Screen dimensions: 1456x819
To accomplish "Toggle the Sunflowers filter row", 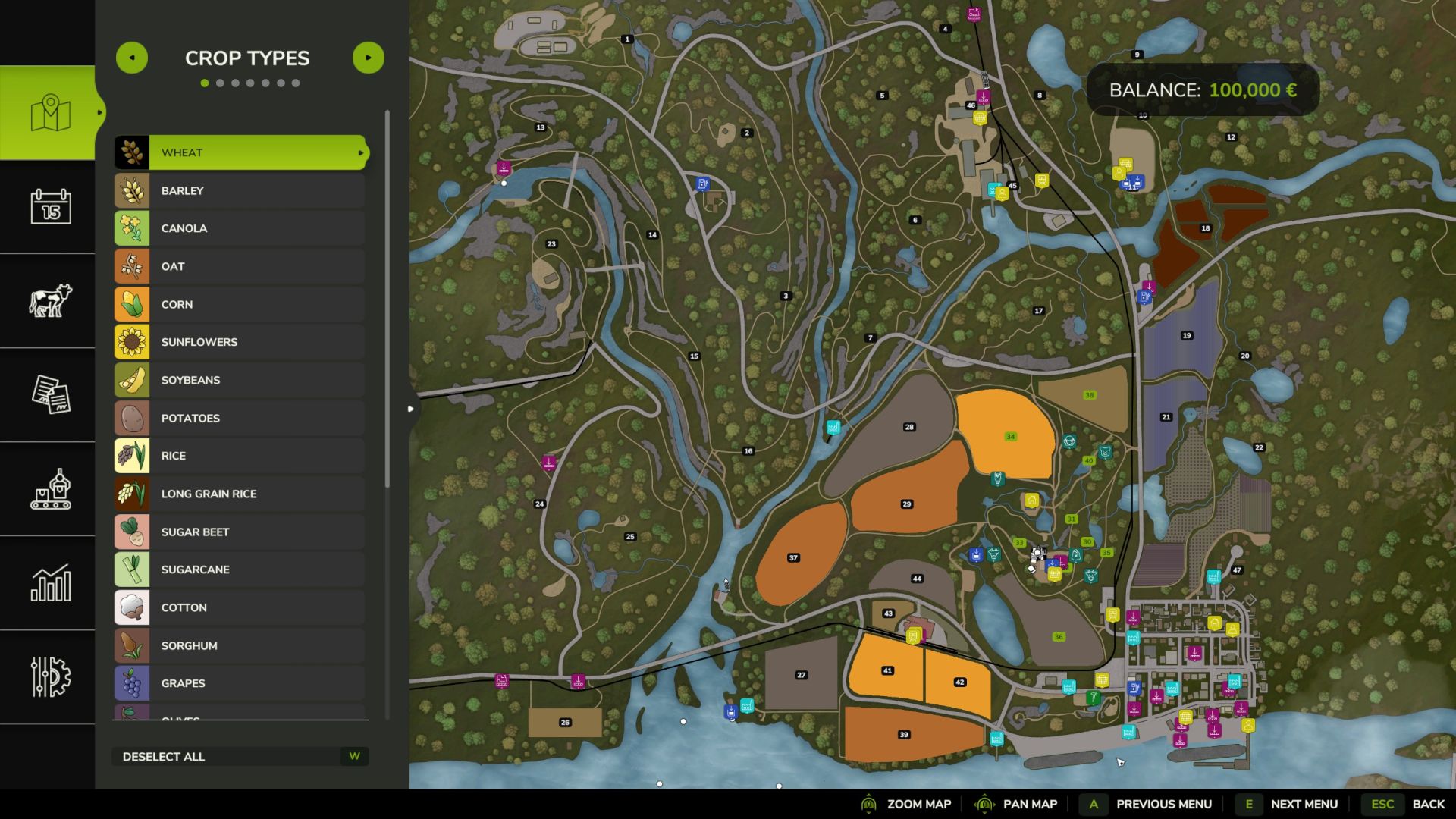I will (x=241, y=342).
